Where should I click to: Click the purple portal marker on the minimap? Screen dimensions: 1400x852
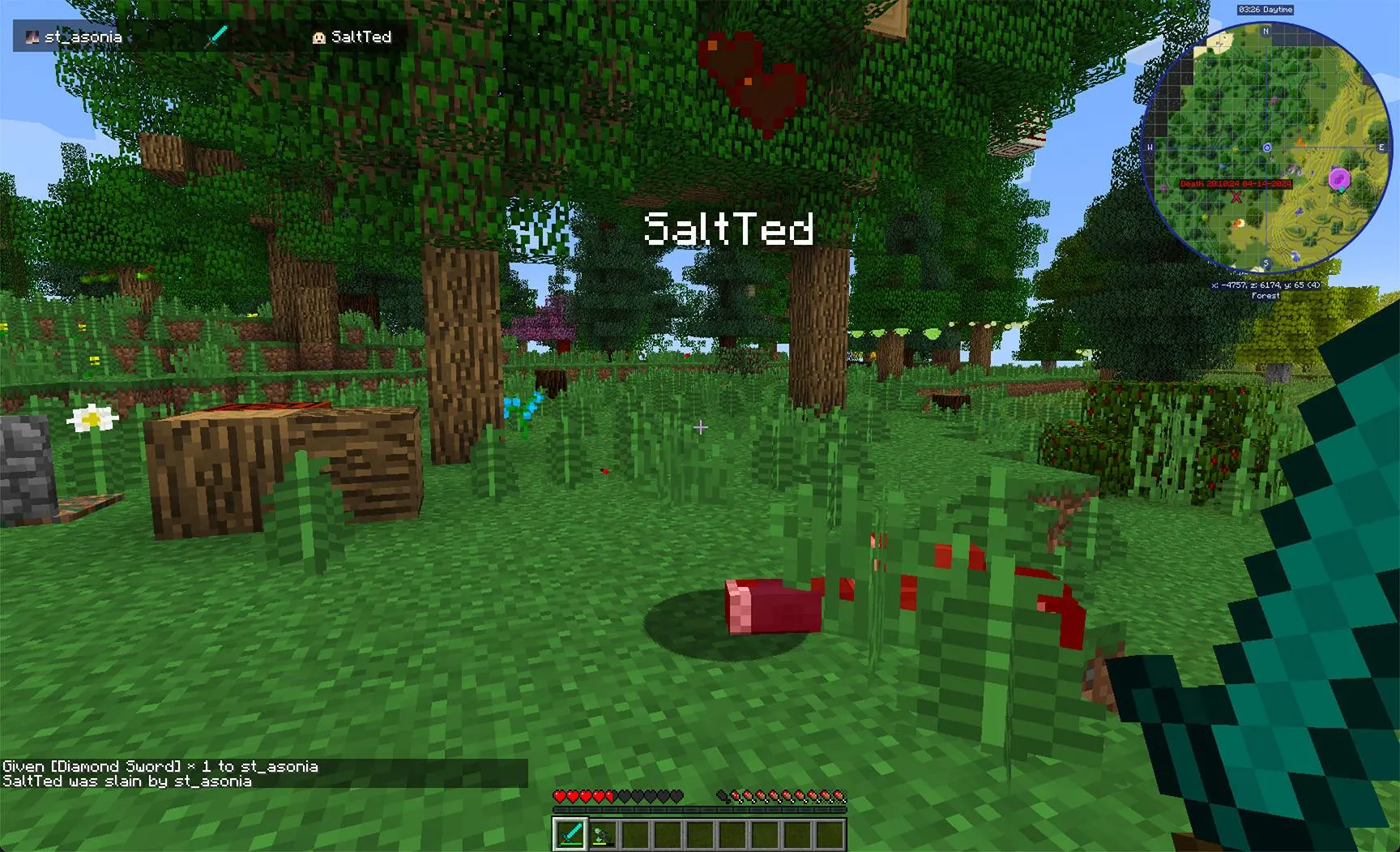click(1339, 178)
